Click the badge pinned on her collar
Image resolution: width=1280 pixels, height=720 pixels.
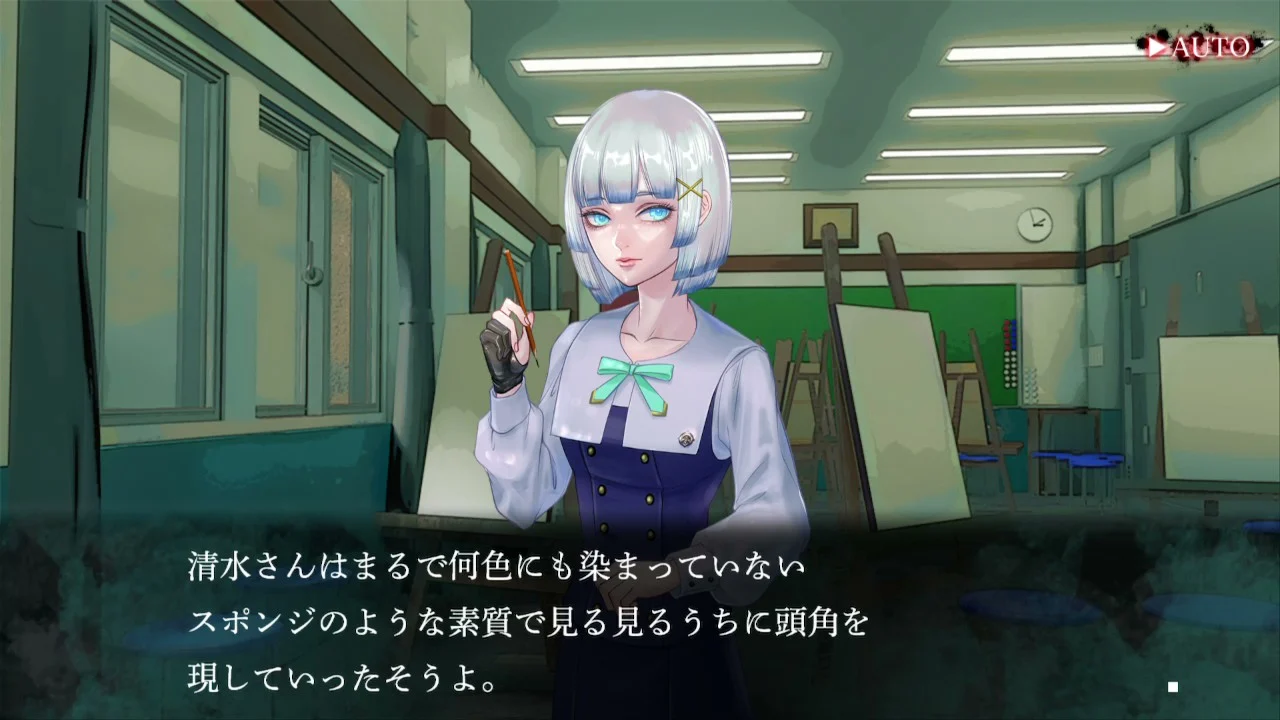coord(685,438)
